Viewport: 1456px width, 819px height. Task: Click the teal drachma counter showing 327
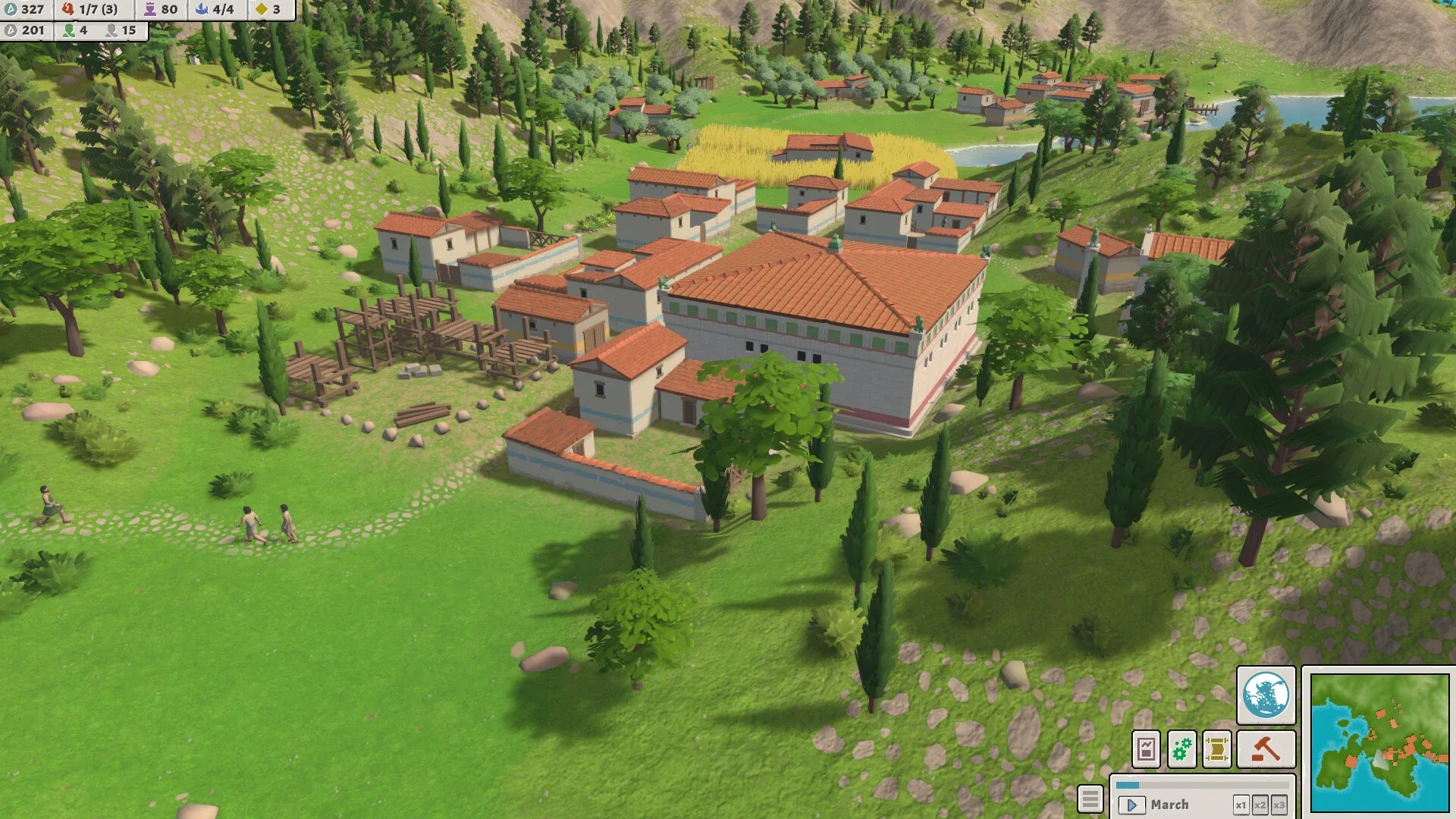click(23, 10)
